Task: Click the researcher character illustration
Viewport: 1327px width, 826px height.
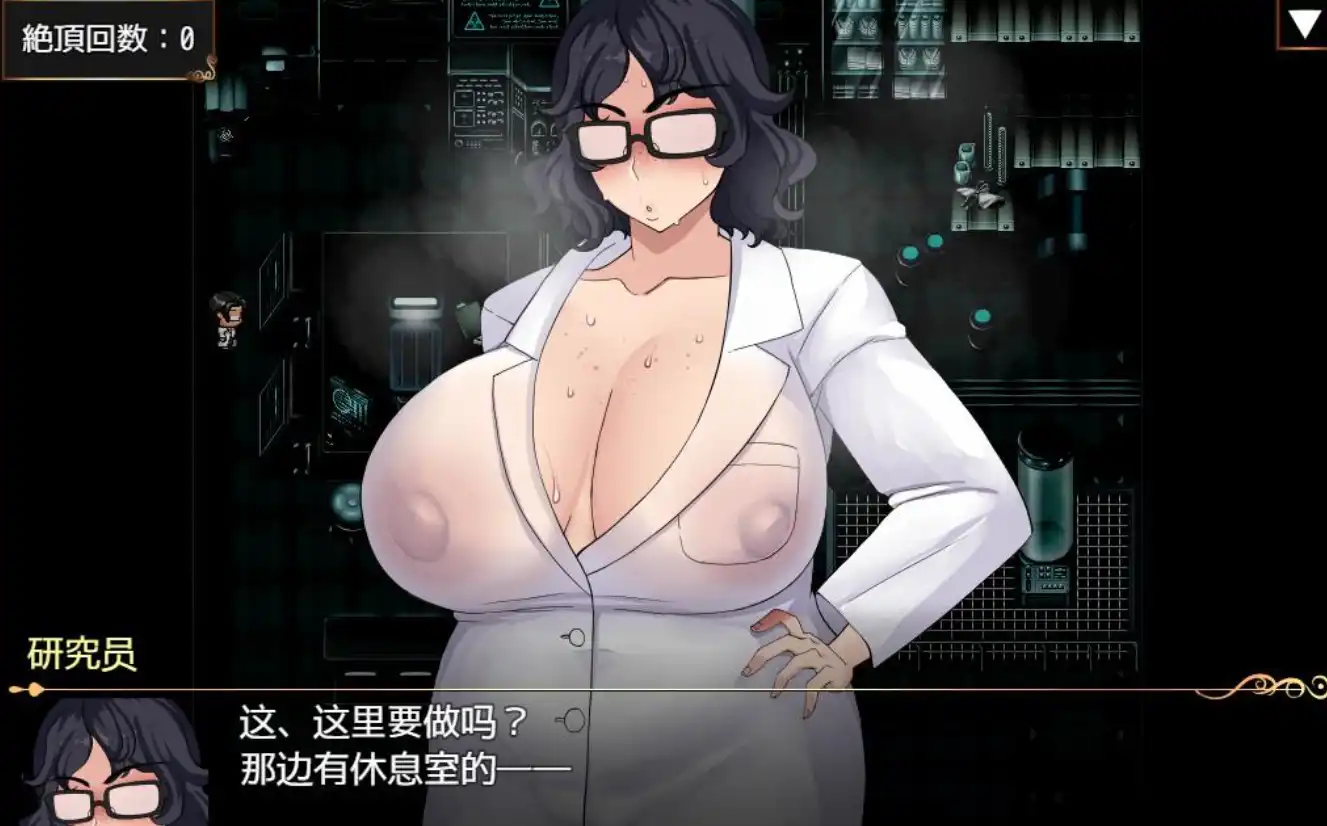Action: click(x=650, y=400)
